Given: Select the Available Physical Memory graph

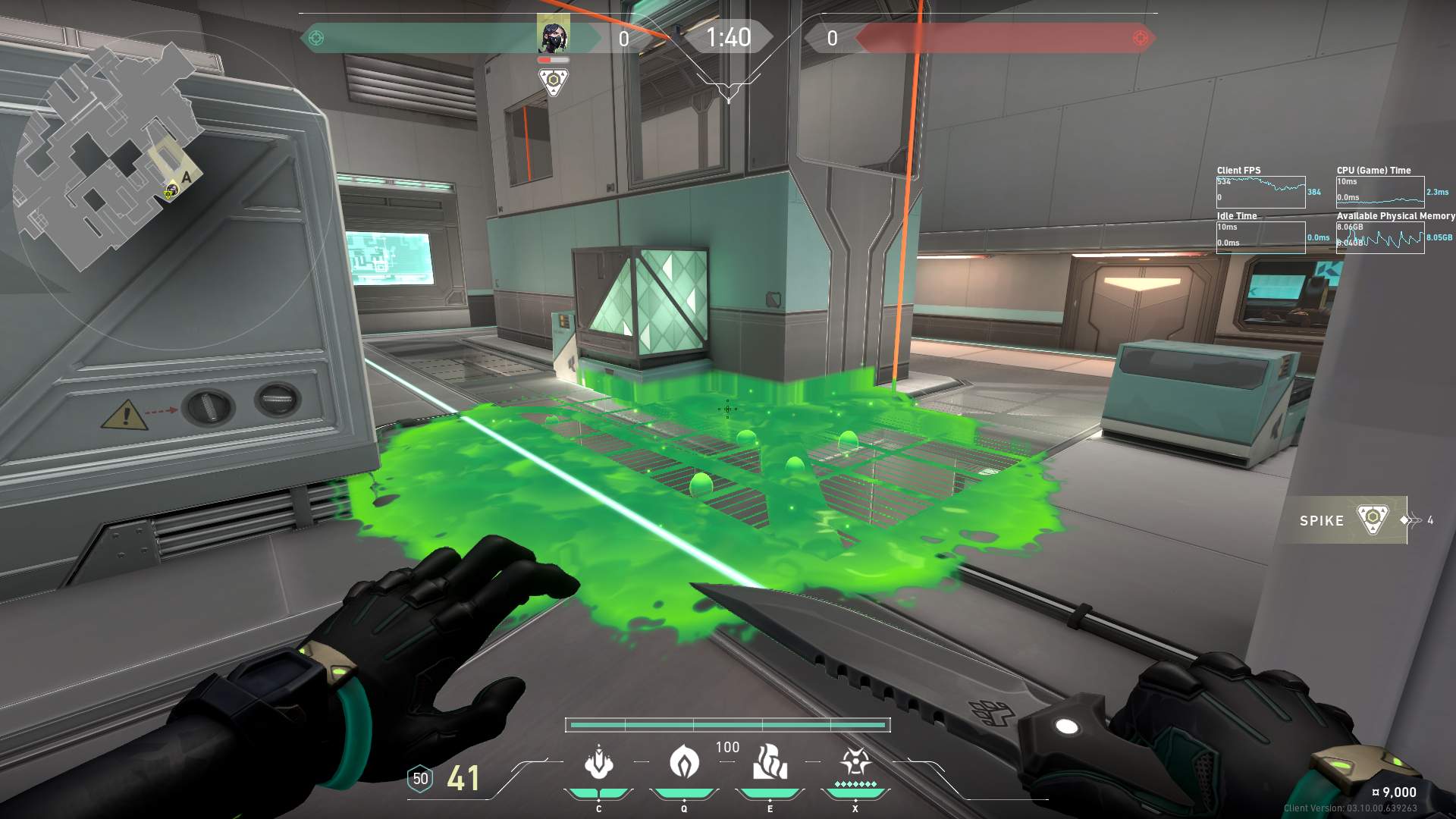Looking at the screenshot, I should point(1380,237).
